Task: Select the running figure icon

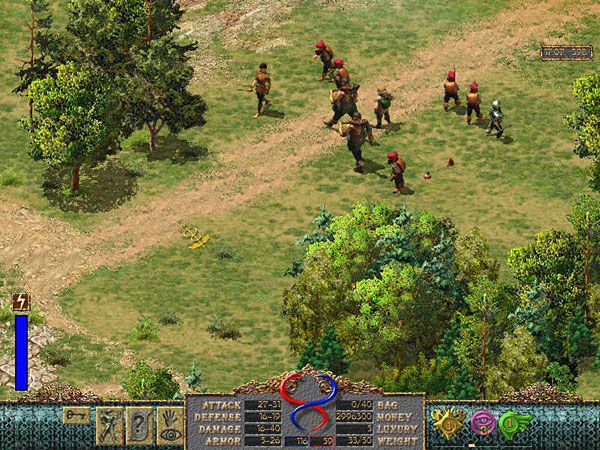Action: point(109,424)
